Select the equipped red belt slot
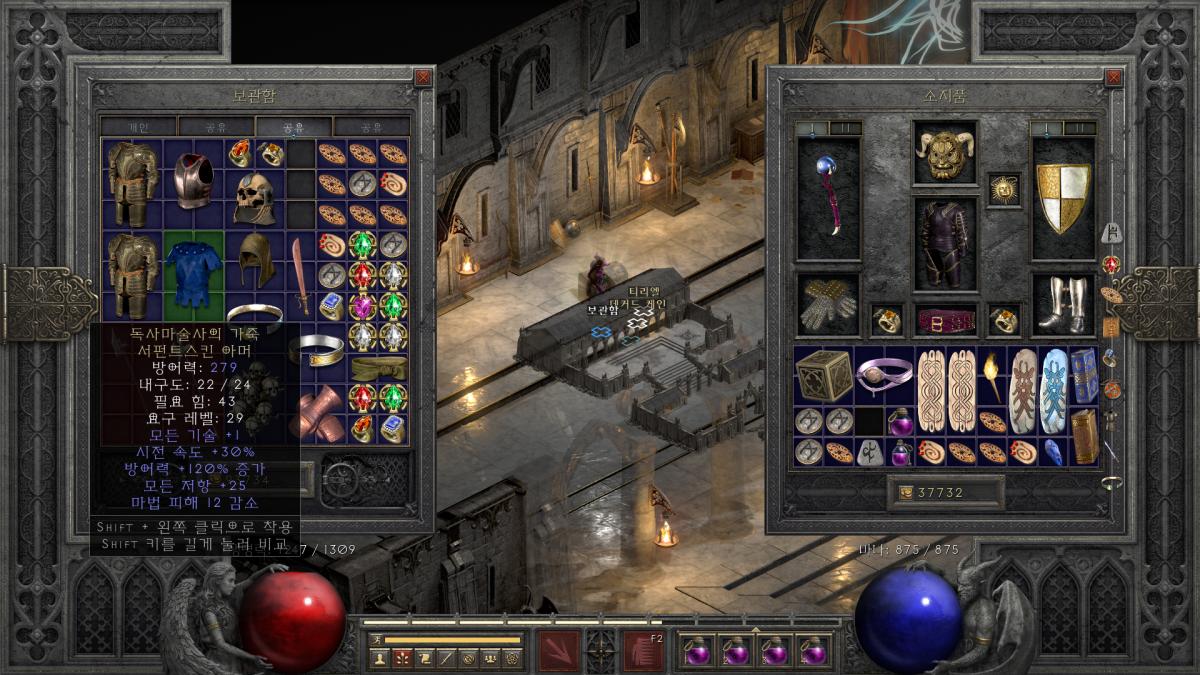The image size is (1200, 675). (945, 320)
